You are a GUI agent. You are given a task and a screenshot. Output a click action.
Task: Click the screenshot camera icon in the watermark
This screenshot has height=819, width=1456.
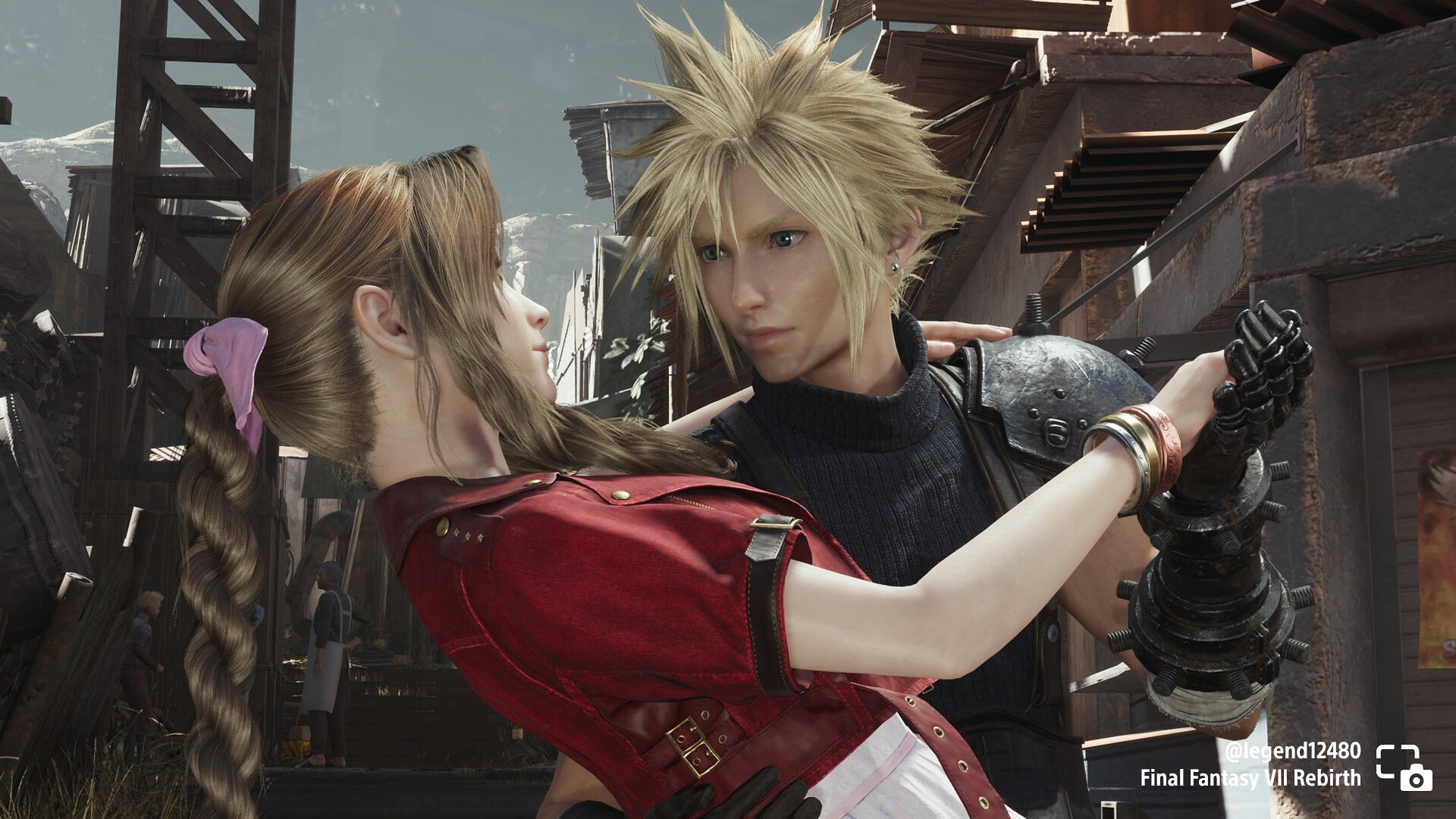coord(1404,768)
